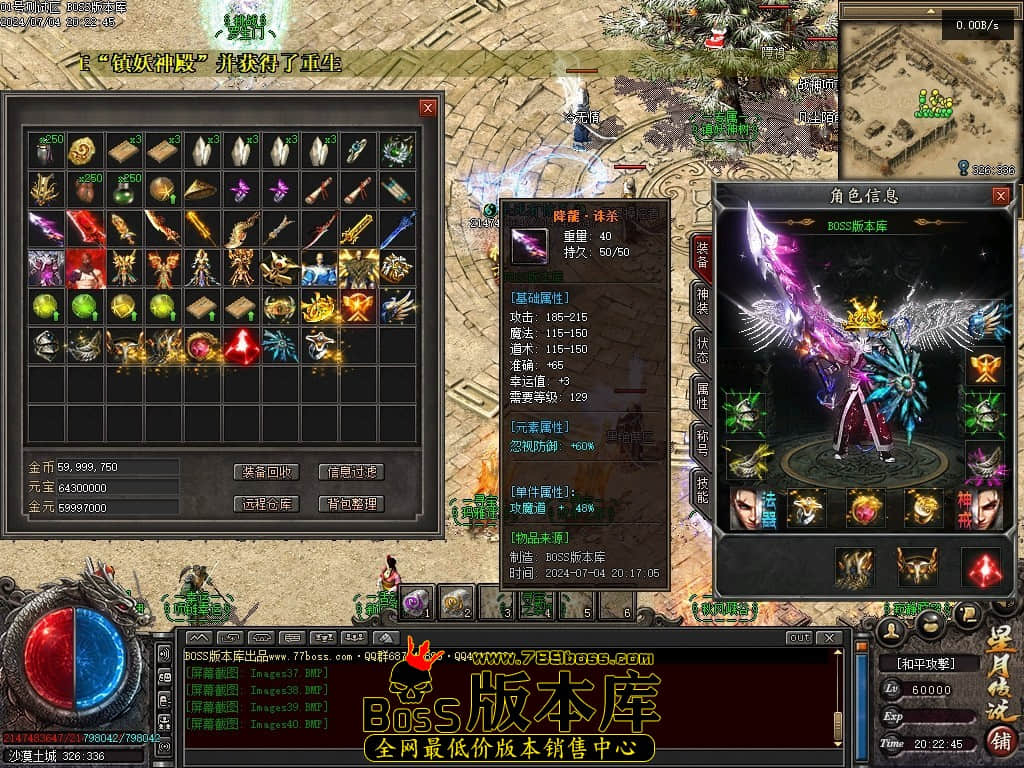
Task: Close the 角色信息 character window
Action: pos(1000,196)
